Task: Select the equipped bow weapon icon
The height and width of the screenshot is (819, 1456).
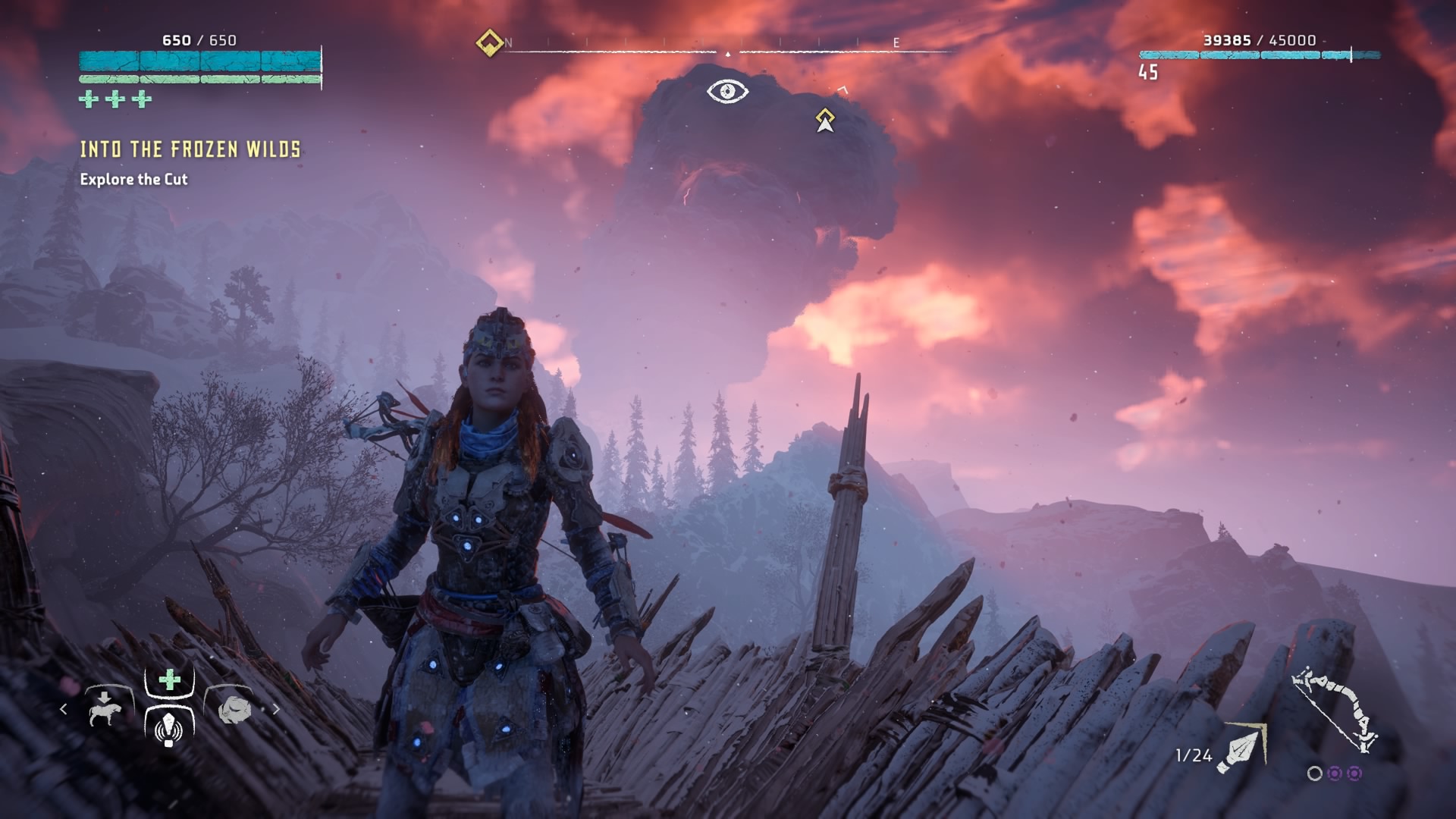Action: point(1335,709)
